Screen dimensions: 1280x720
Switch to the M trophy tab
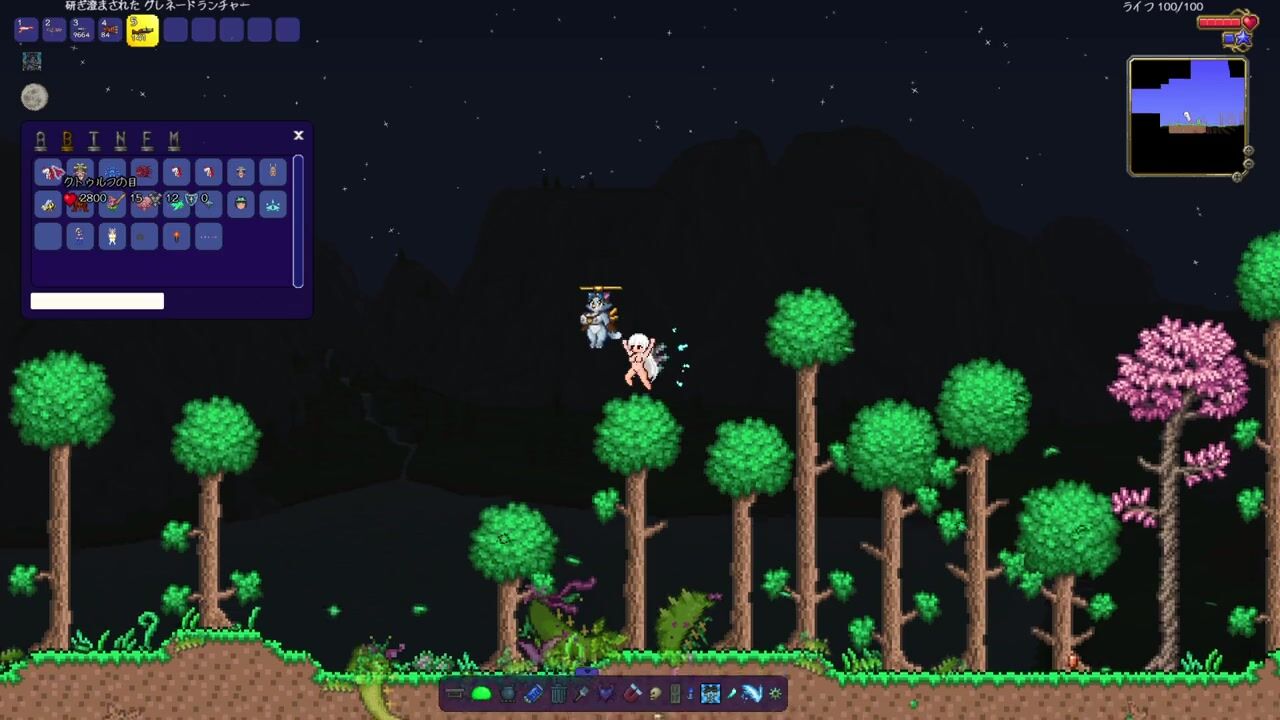click(x=174, y=140)
